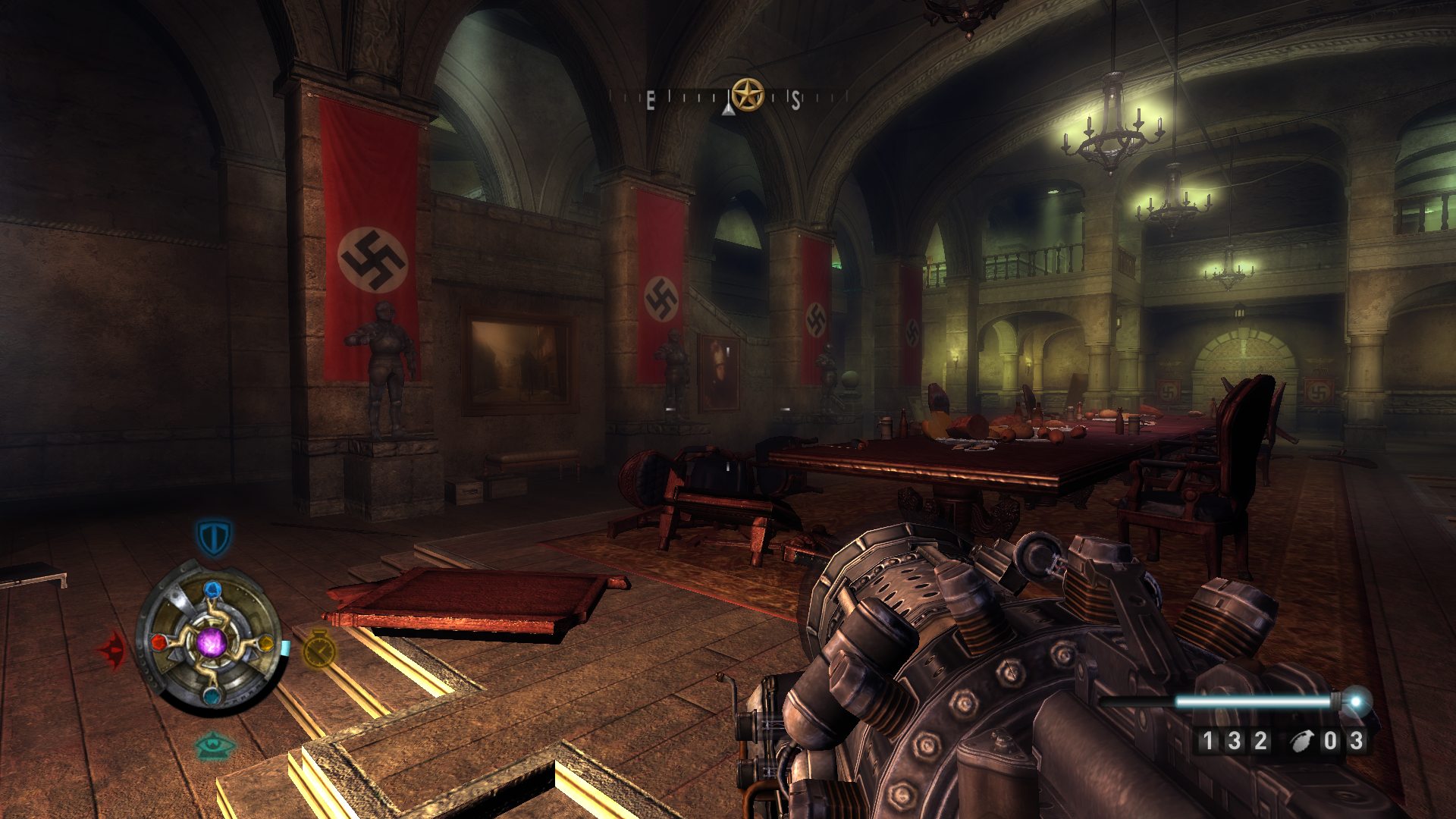Toggle the teal eye Veil Sight power
The width and height of the screenshot is (1456, 819).
pos(215,745)
